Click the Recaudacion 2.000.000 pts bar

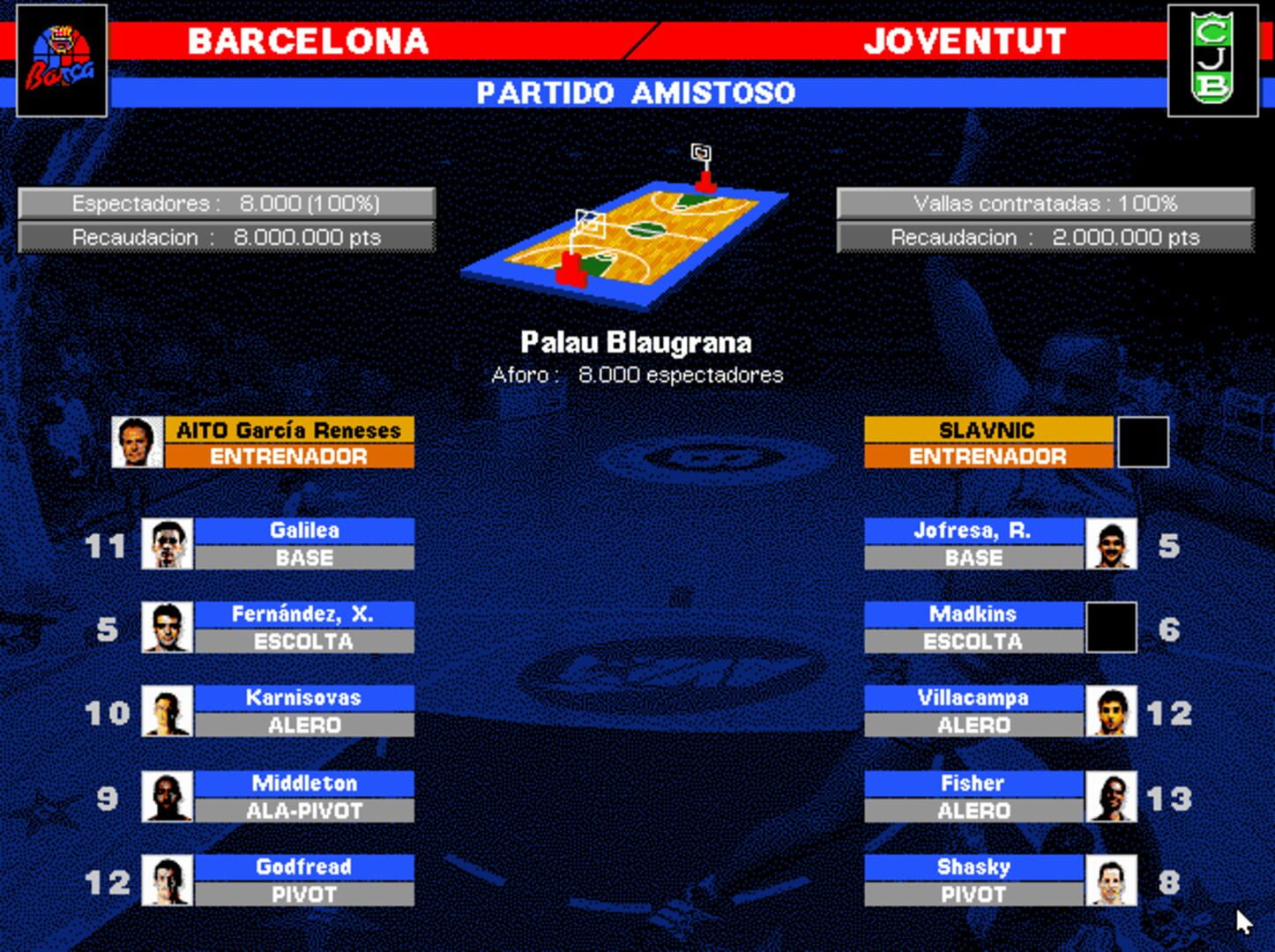coord(1045,236)
